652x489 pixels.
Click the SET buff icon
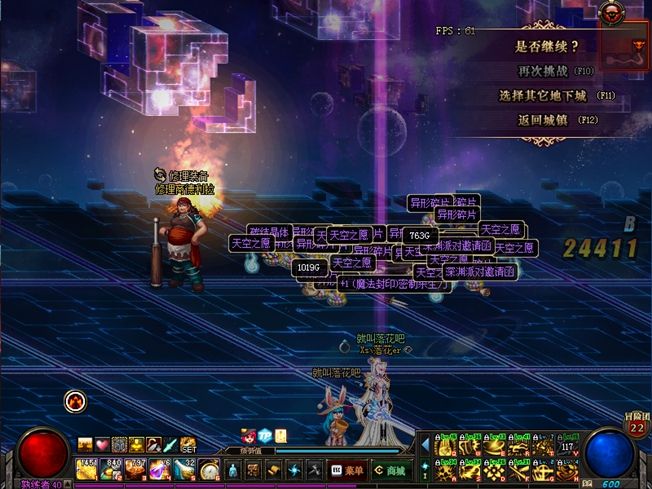[x=187, y=445]
